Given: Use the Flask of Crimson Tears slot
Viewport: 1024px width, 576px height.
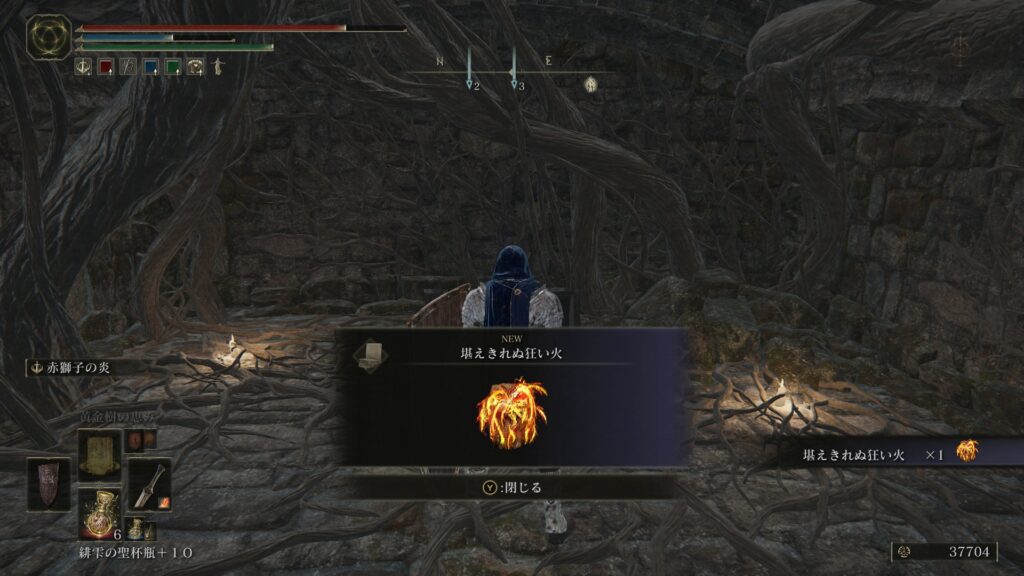Looking at the screenshot, I should (x=99, y=513).
